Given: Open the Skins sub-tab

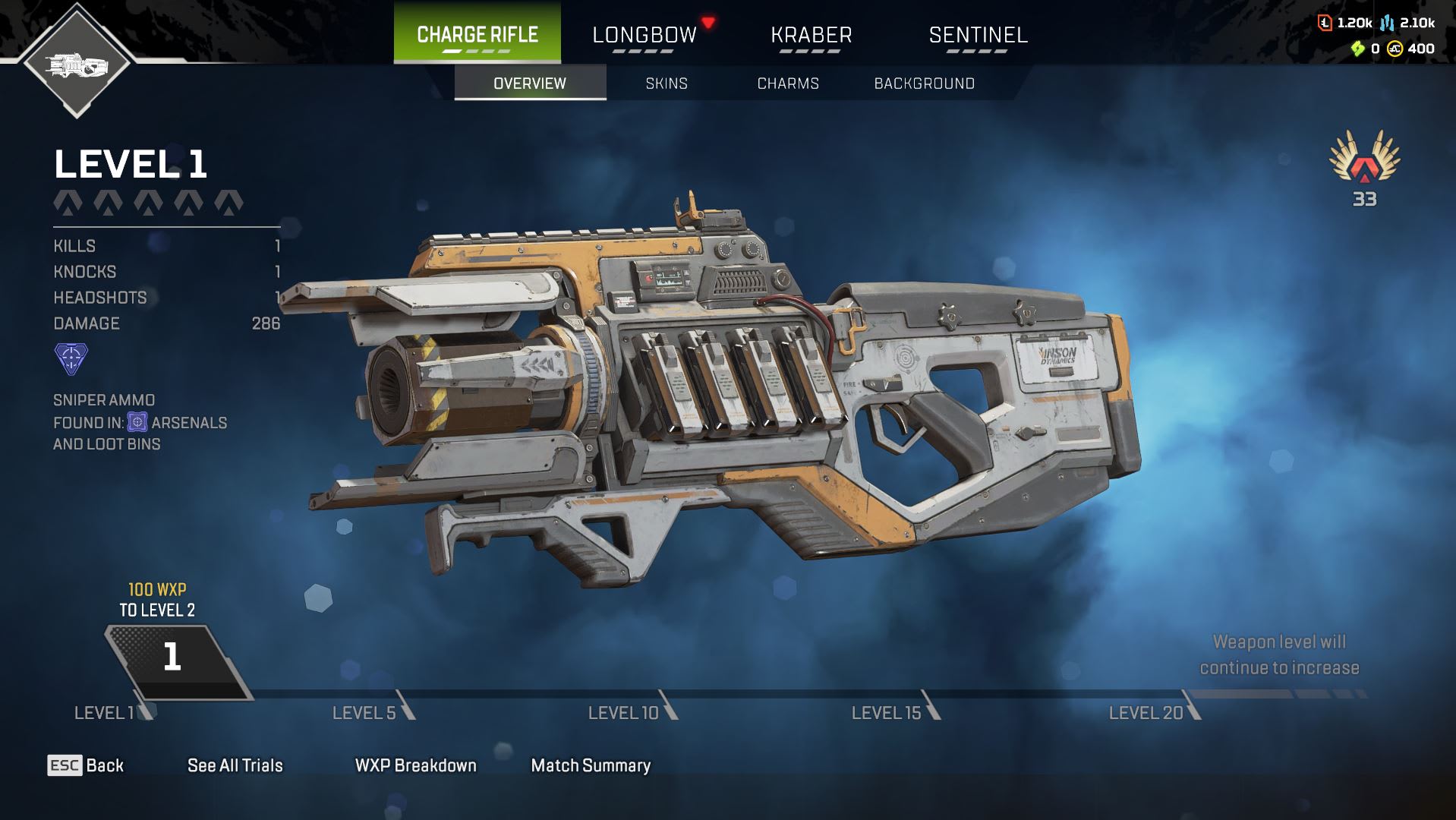Looking at the screenshot, I should (x=667, y=84).
